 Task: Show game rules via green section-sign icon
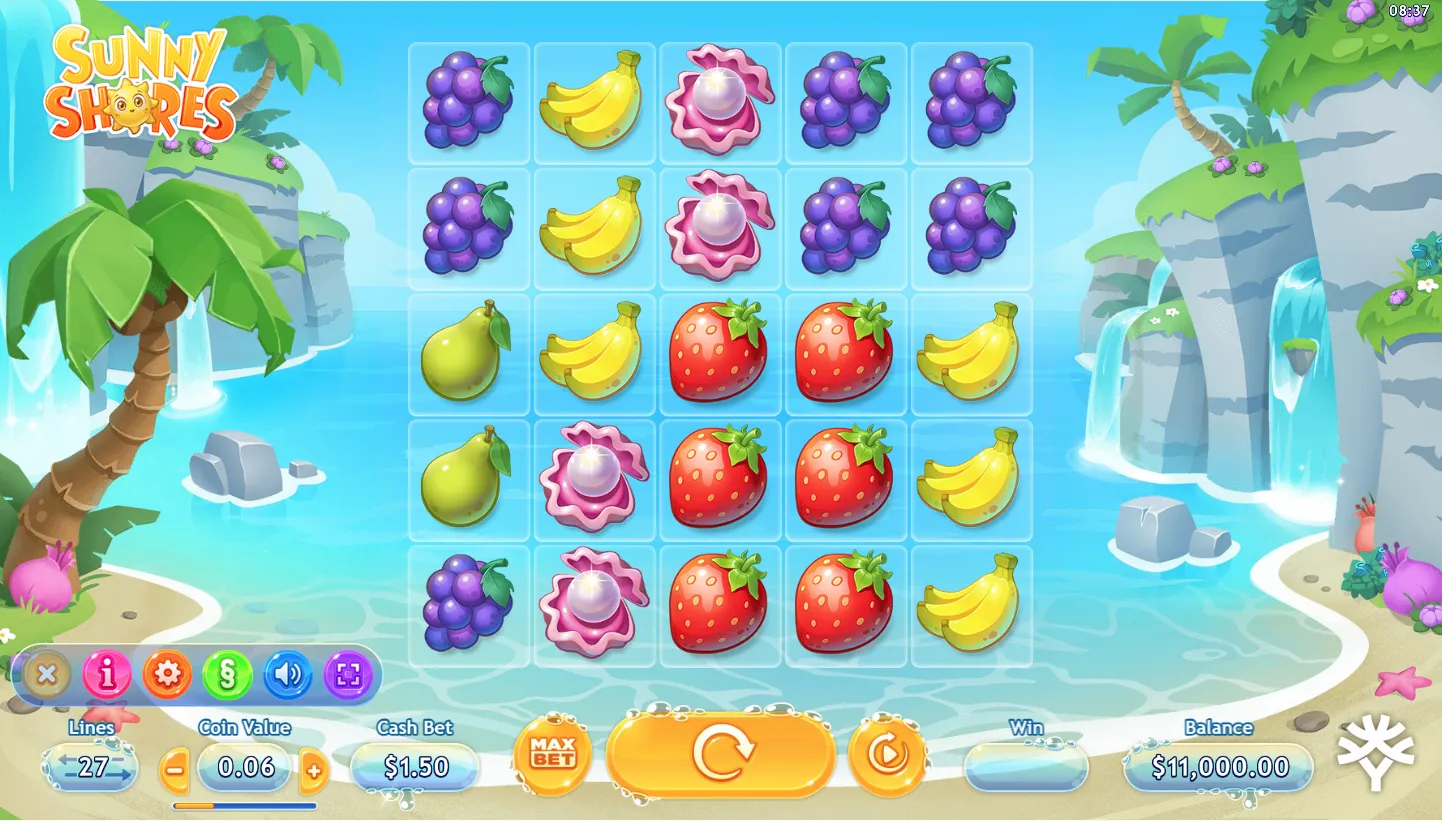227,675
